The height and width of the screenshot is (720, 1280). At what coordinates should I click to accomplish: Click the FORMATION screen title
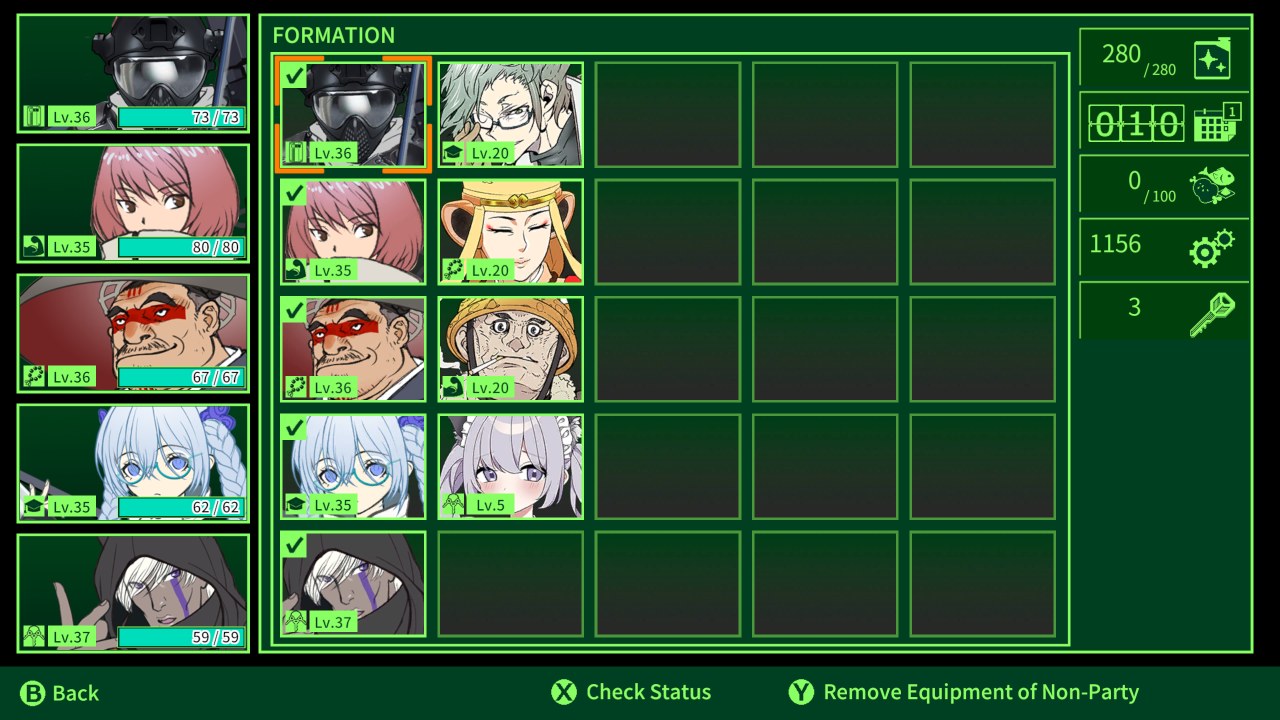click(x=335, y=35)
